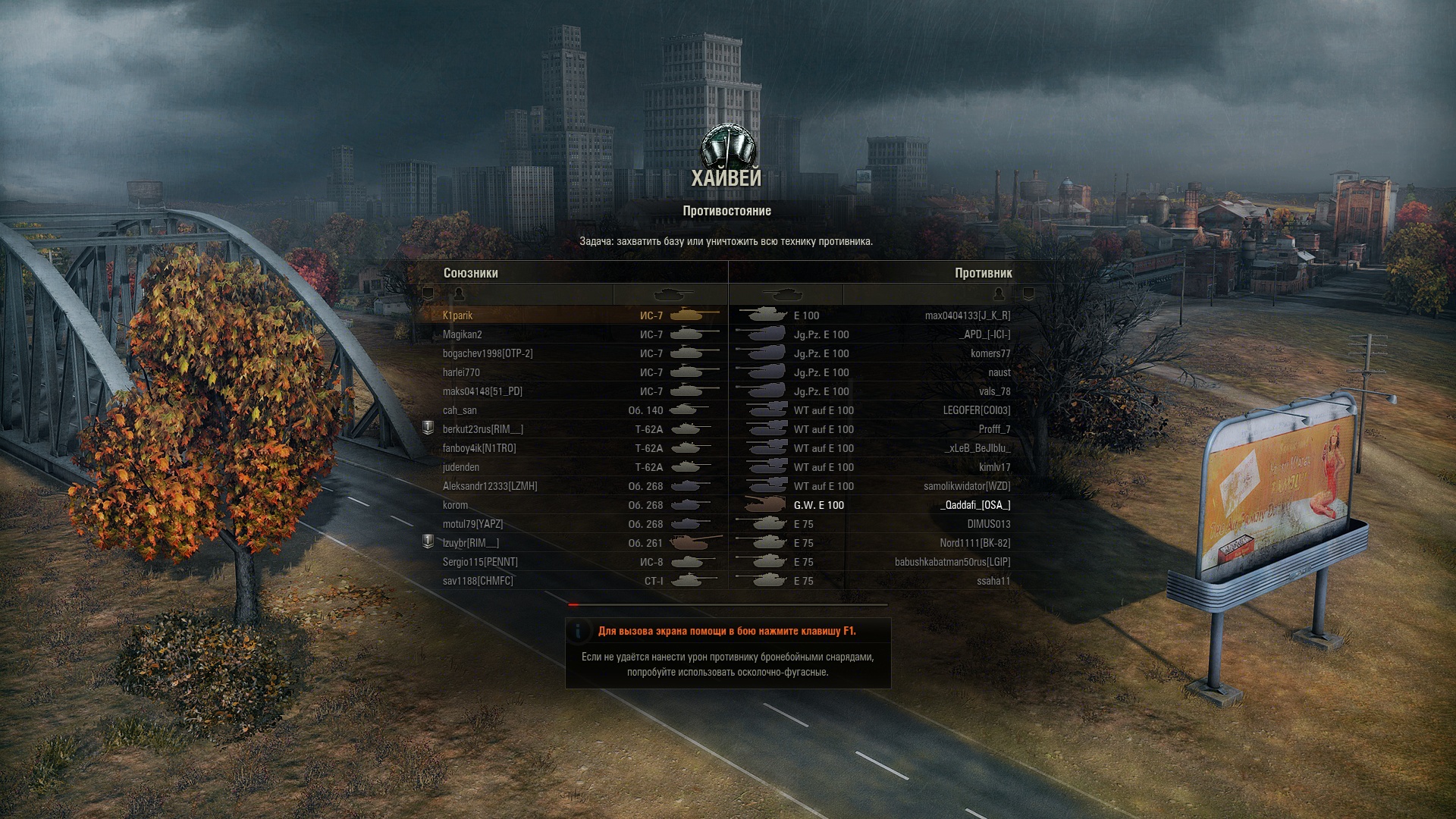Click sav1188[CHMFC] in the CT-I row
The image size is (1456, 819).
[478, 581]
